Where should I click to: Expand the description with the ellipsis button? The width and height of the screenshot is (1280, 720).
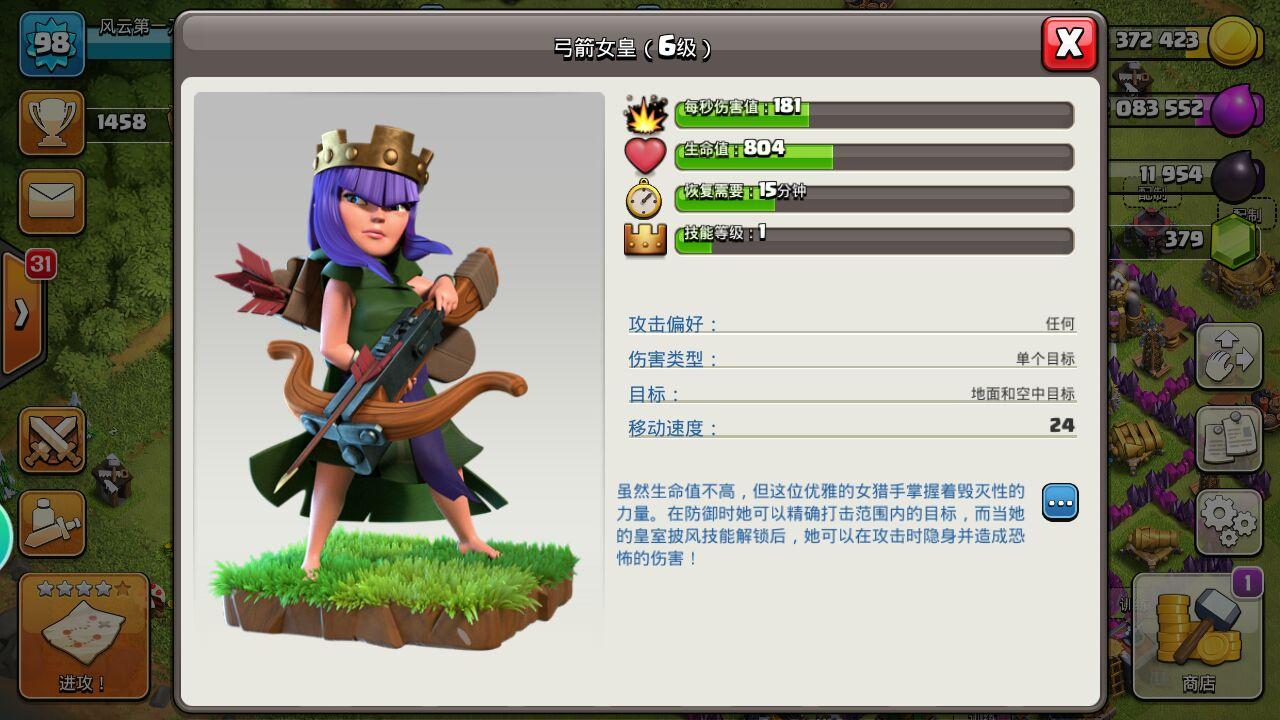[1060, 501]
